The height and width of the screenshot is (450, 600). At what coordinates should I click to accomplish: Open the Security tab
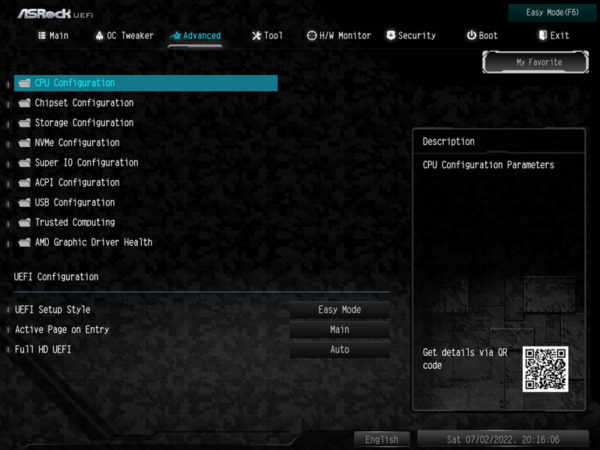[410, 35]
